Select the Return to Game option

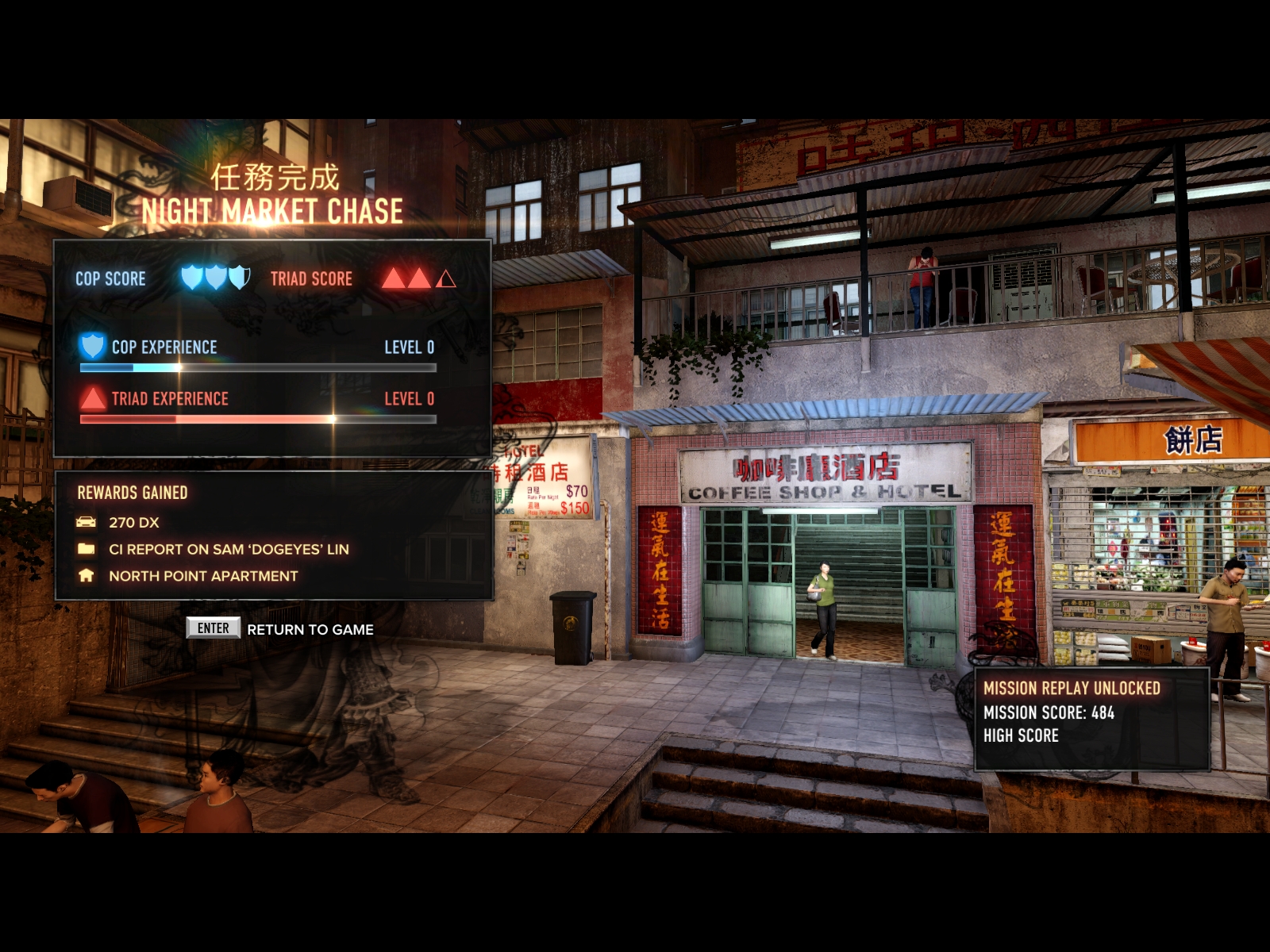[309, 629]
